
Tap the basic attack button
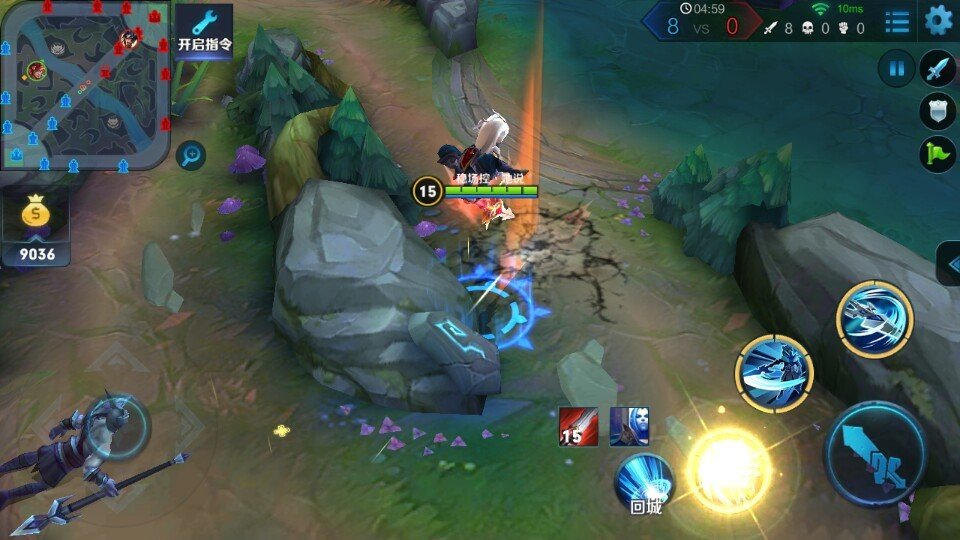coord(876,453)
